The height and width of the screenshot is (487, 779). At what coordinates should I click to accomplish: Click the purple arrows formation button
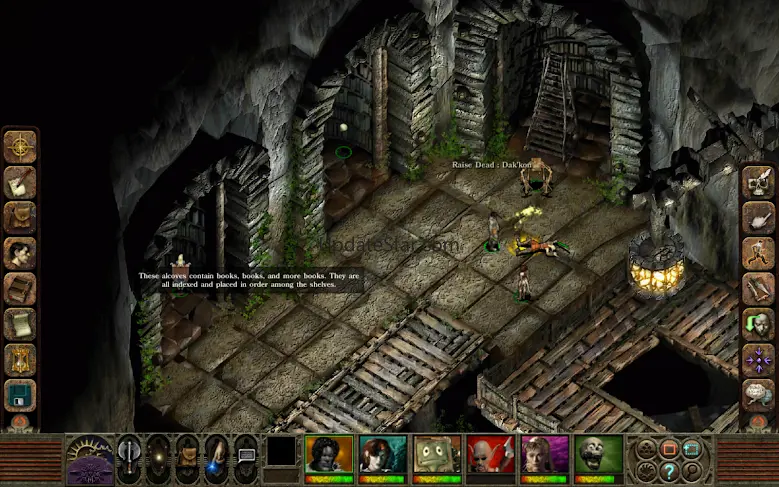point(758,359)
